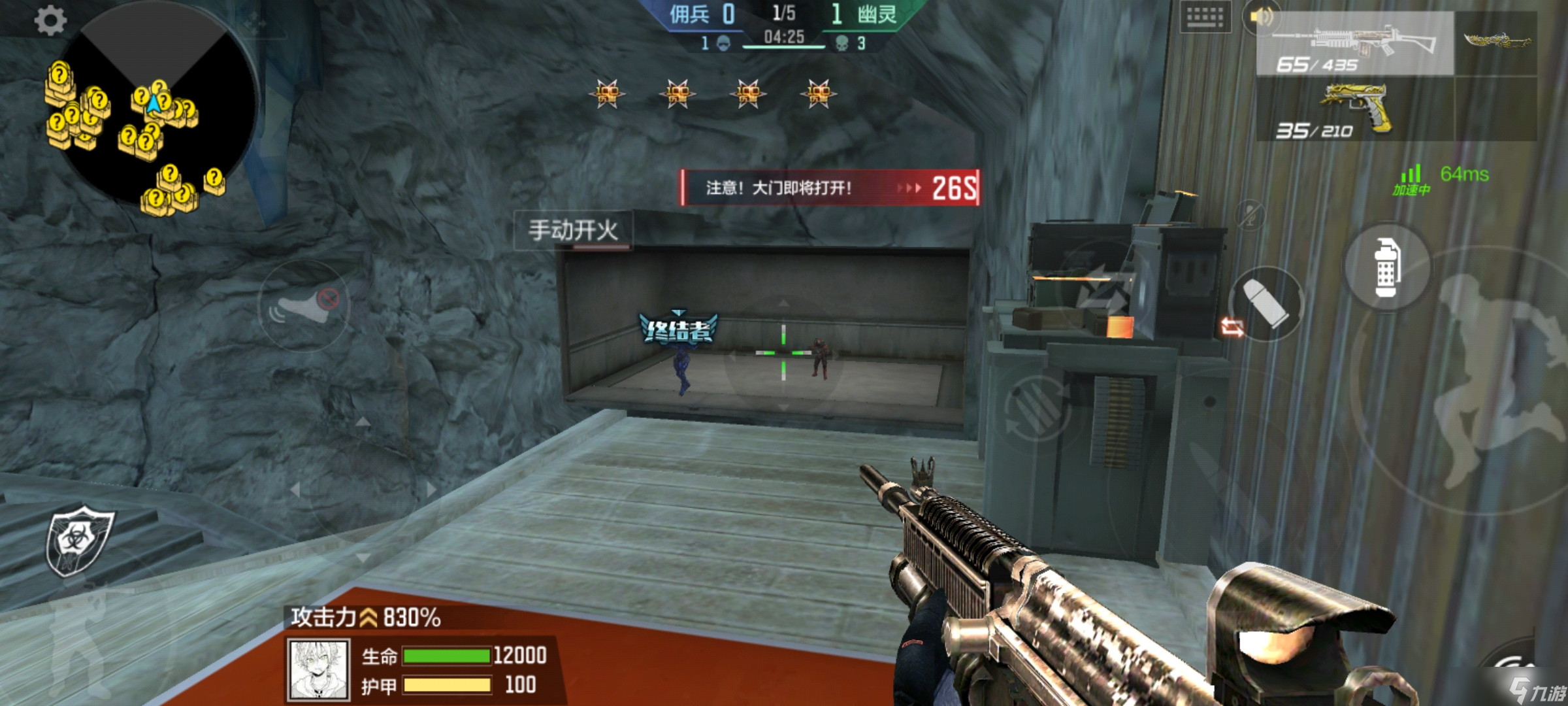Screen dimensions: 1568x706
Task: Toggle the 手动开火 manual fire button
Action: point(572,230)
